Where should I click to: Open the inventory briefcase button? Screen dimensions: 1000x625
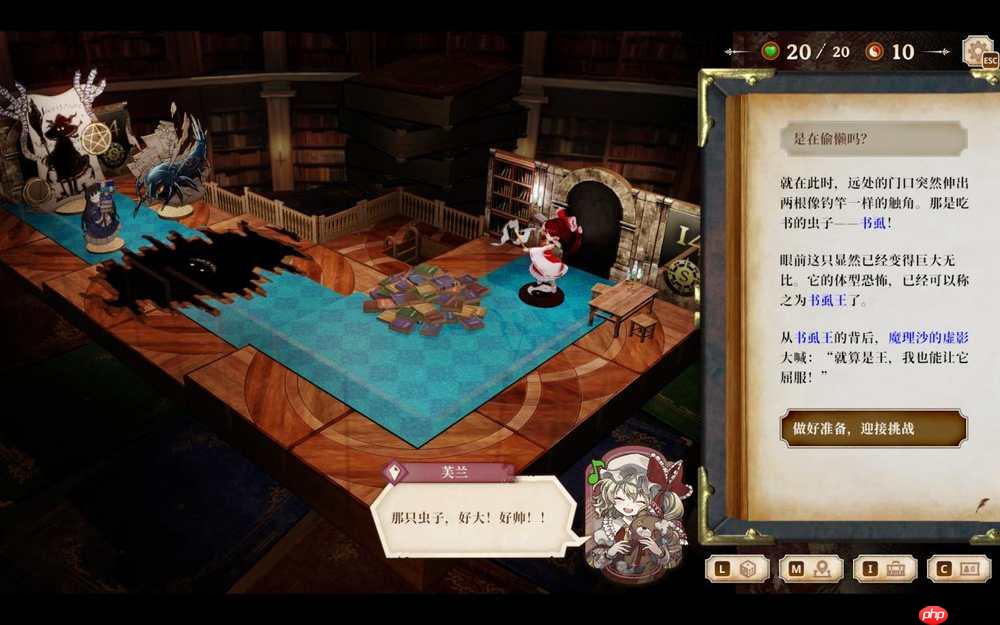click(885, 568)
